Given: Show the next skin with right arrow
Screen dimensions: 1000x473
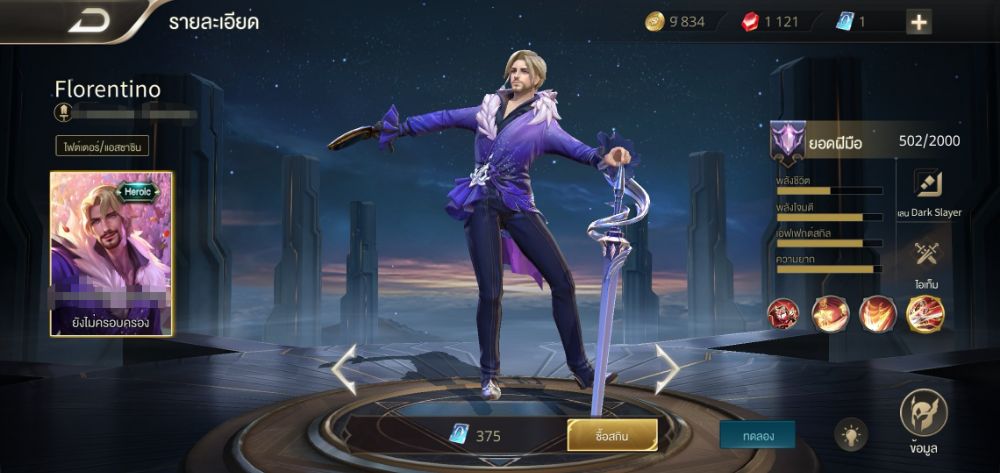Looking at the screenshot, I should point(666,369).
